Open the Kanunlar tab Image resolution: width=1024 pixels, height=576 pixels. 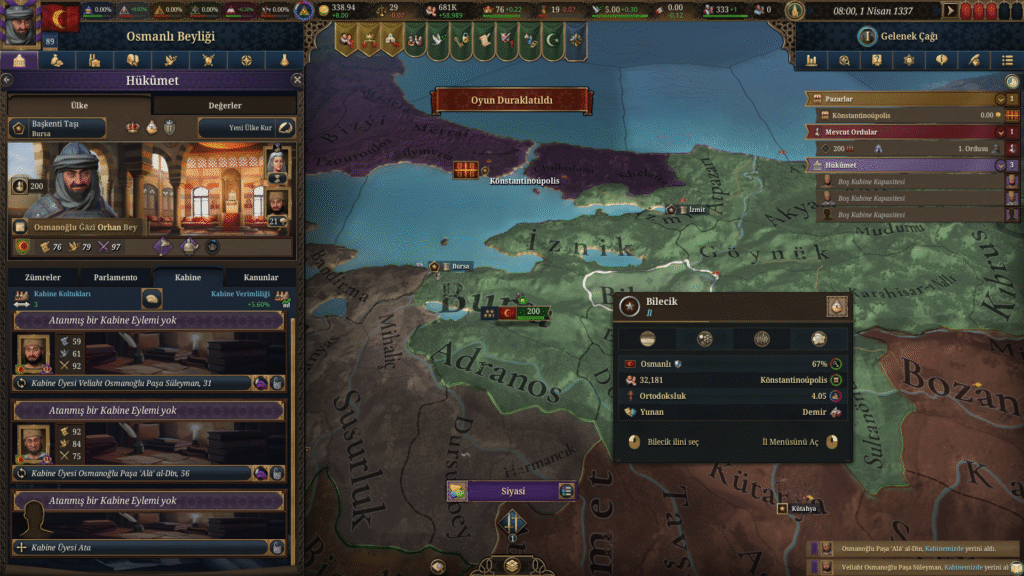260,277
